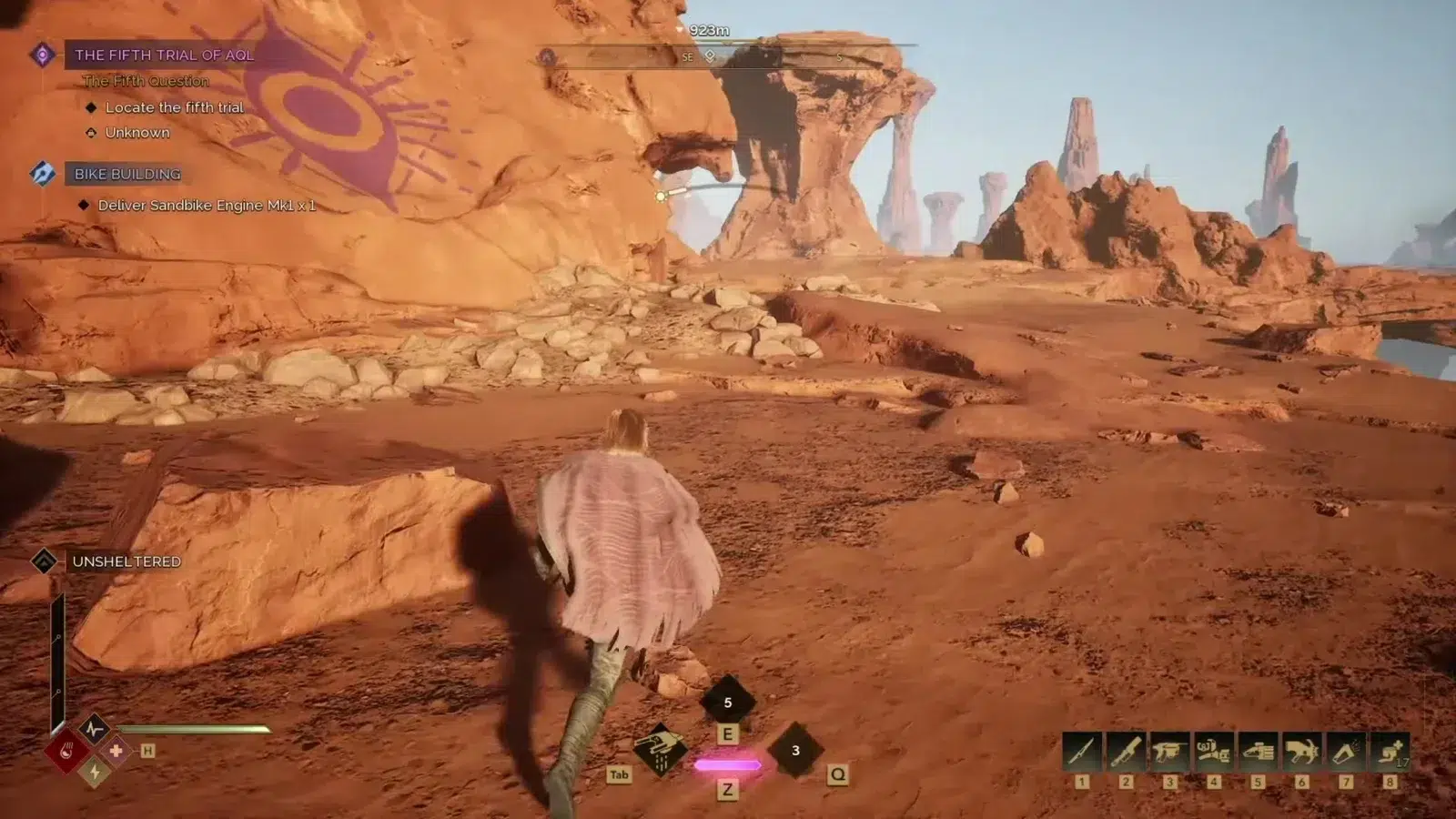1456x819 pixels.
Task: Click the lightning bolt power icon
Action: click(95, 773)
